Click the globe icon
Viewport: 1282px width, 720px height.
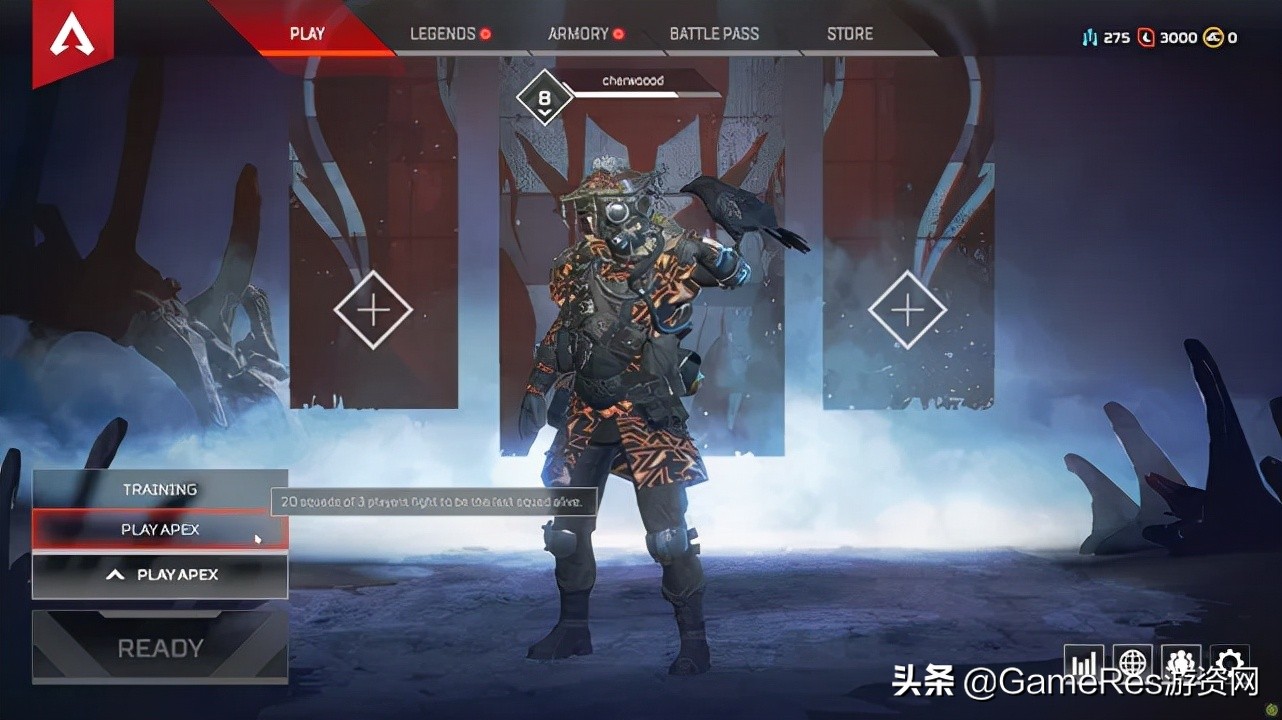coord(1132,663)
